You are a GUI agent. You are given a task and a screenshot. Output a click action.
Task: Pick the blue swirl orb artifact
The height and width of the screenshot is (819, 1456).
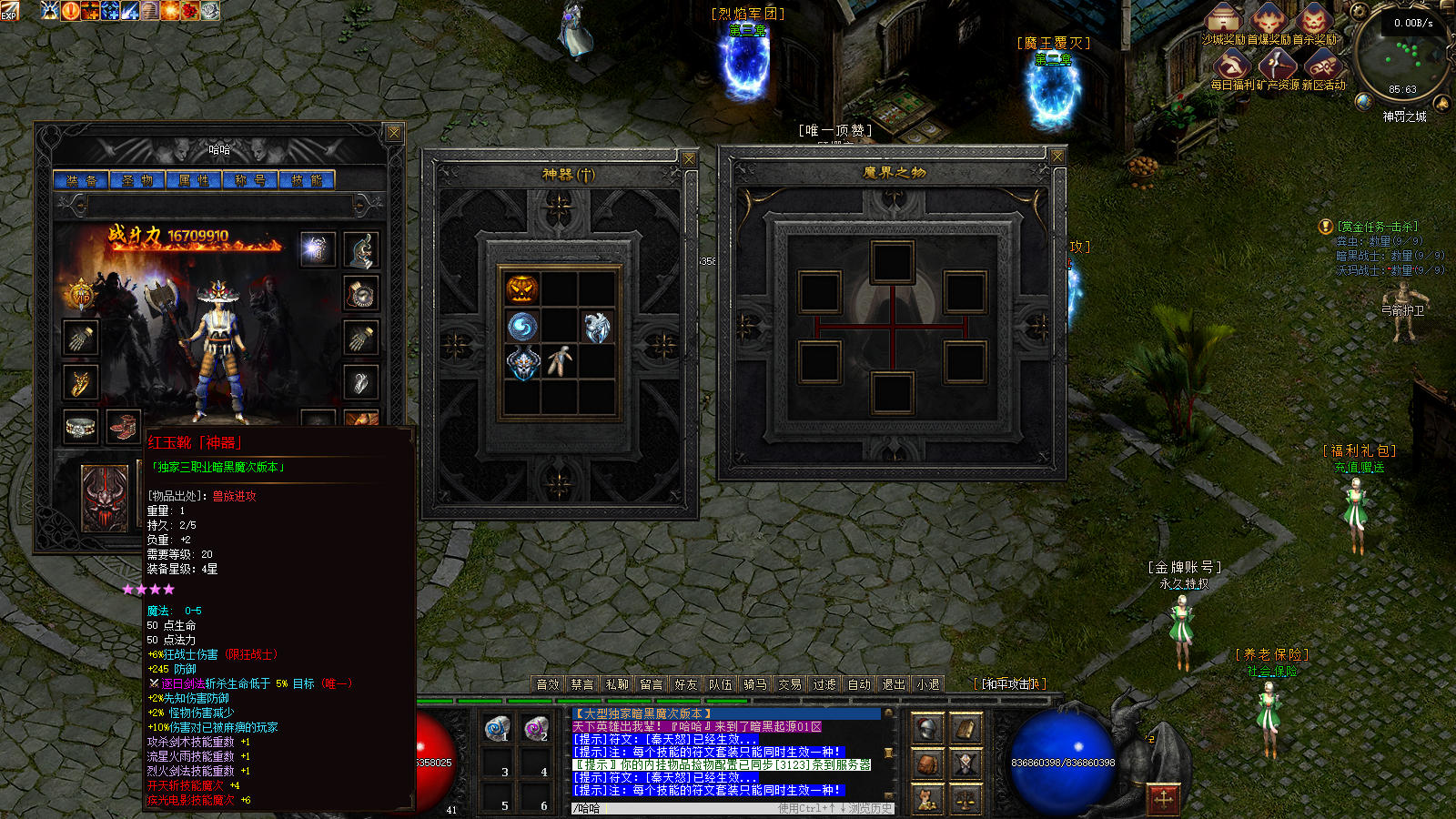point(522,326)
